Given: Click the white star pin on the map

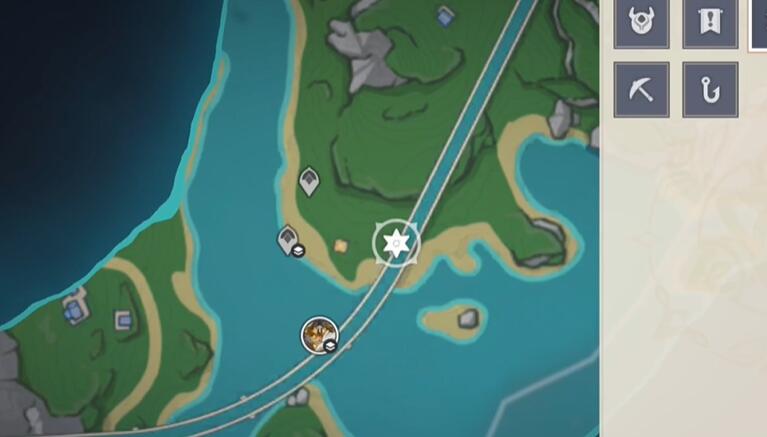Looking at the screenshot, I should pyautogui.click(x=397, y=243).
